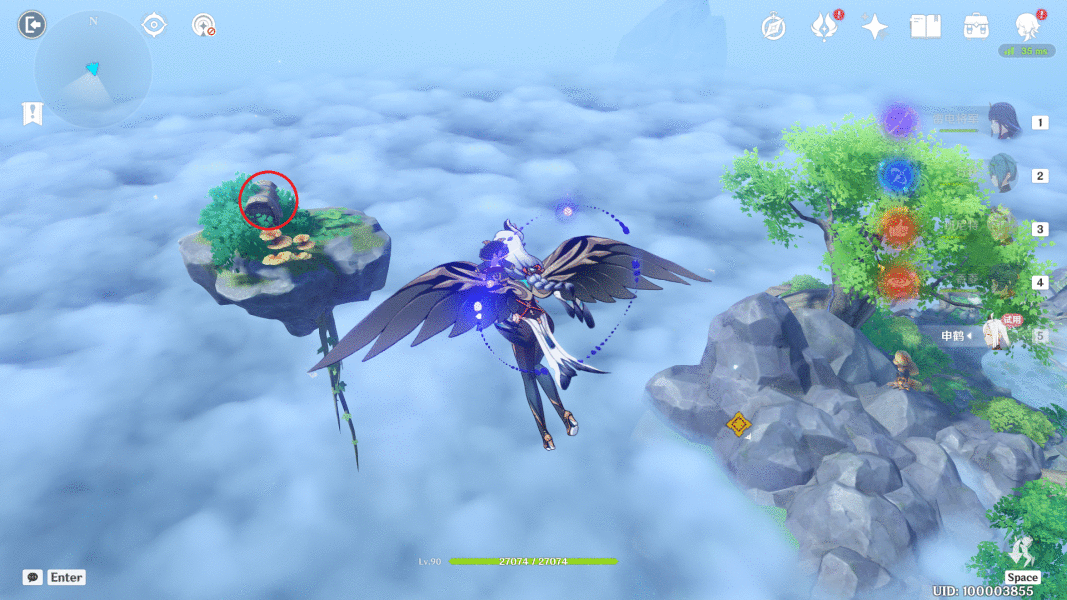
Task: Open the Paimon menu icon
Action: click(x=1027, y=27)
